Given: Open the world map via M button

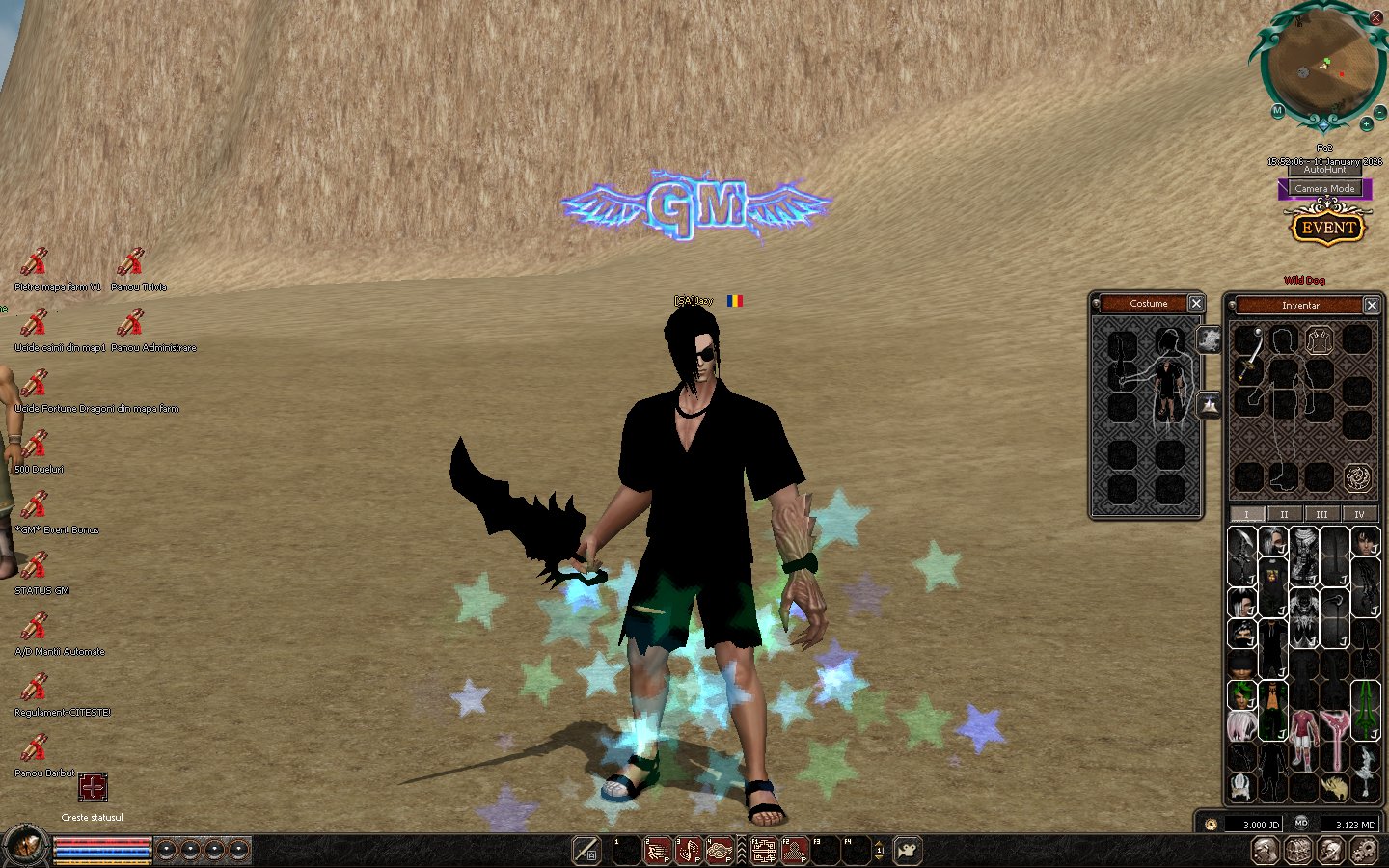Looking at the screenshot, I should [1277, 111].
